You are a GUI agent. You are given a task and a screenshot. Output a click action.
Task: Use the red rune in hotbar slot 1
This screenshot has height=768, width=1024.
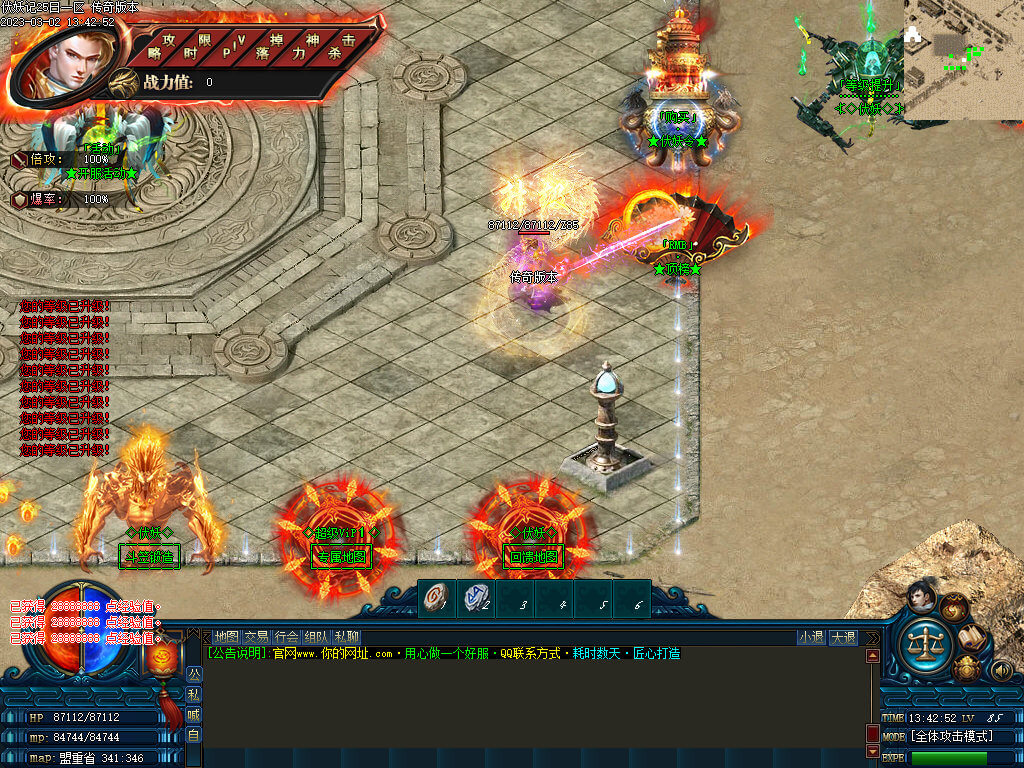pyautogui.click(x=438, y=600)
